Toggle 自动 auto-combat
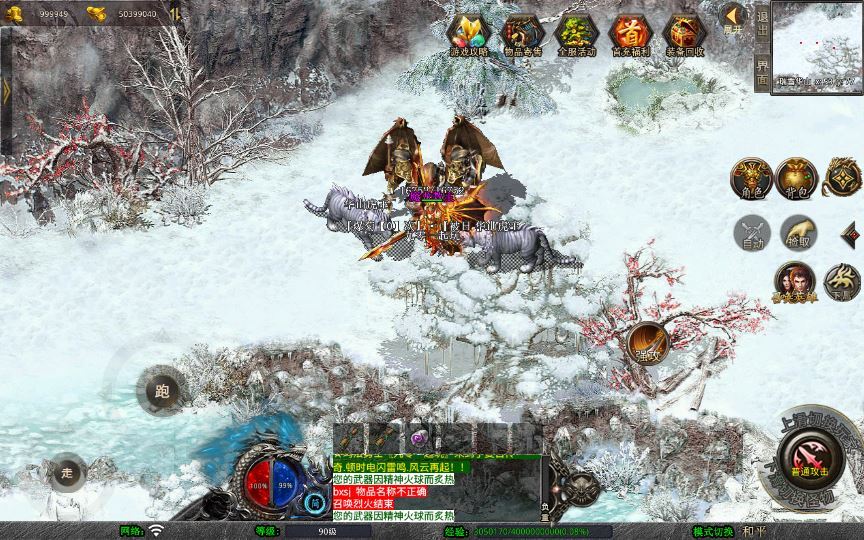Viewport: 864px width, 540px height. pyautogui.click(x=750, y=233)
